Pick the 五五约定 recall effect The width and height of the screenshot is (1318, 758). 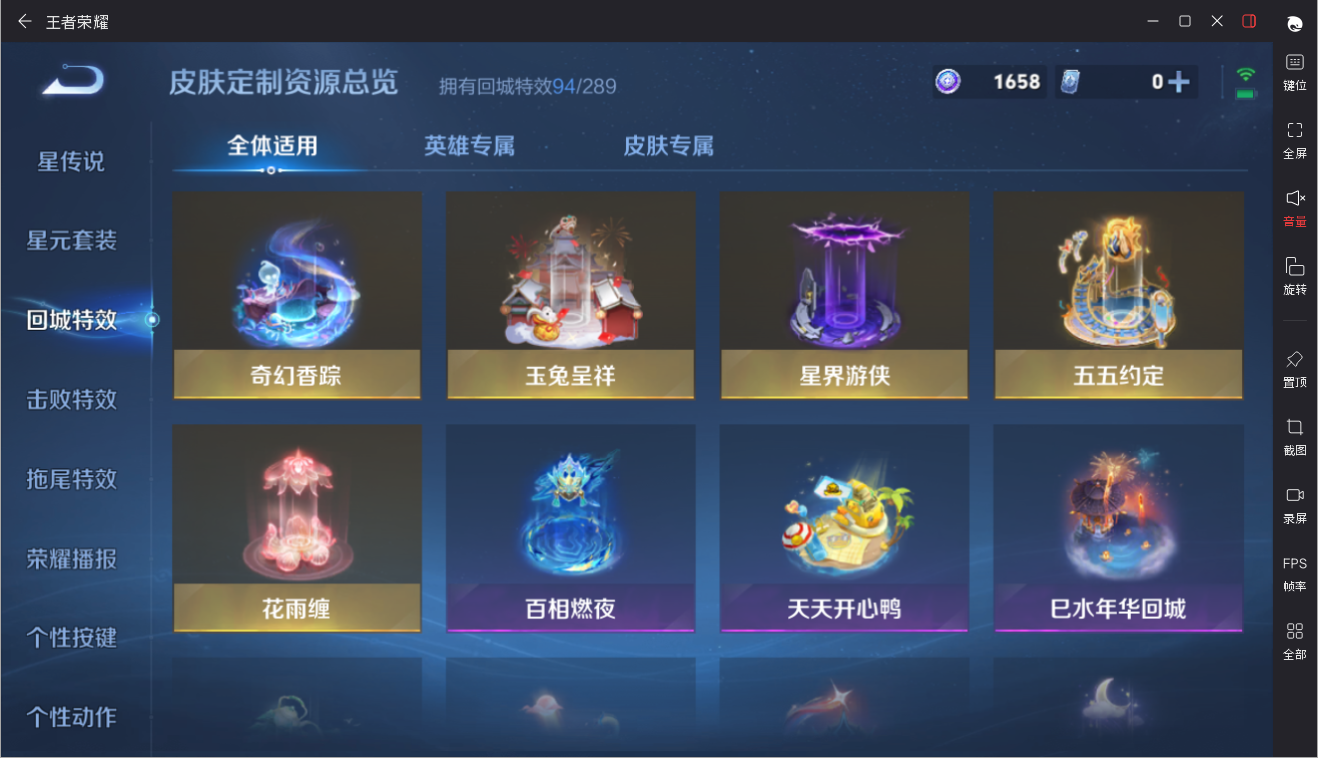point(1118,295)
